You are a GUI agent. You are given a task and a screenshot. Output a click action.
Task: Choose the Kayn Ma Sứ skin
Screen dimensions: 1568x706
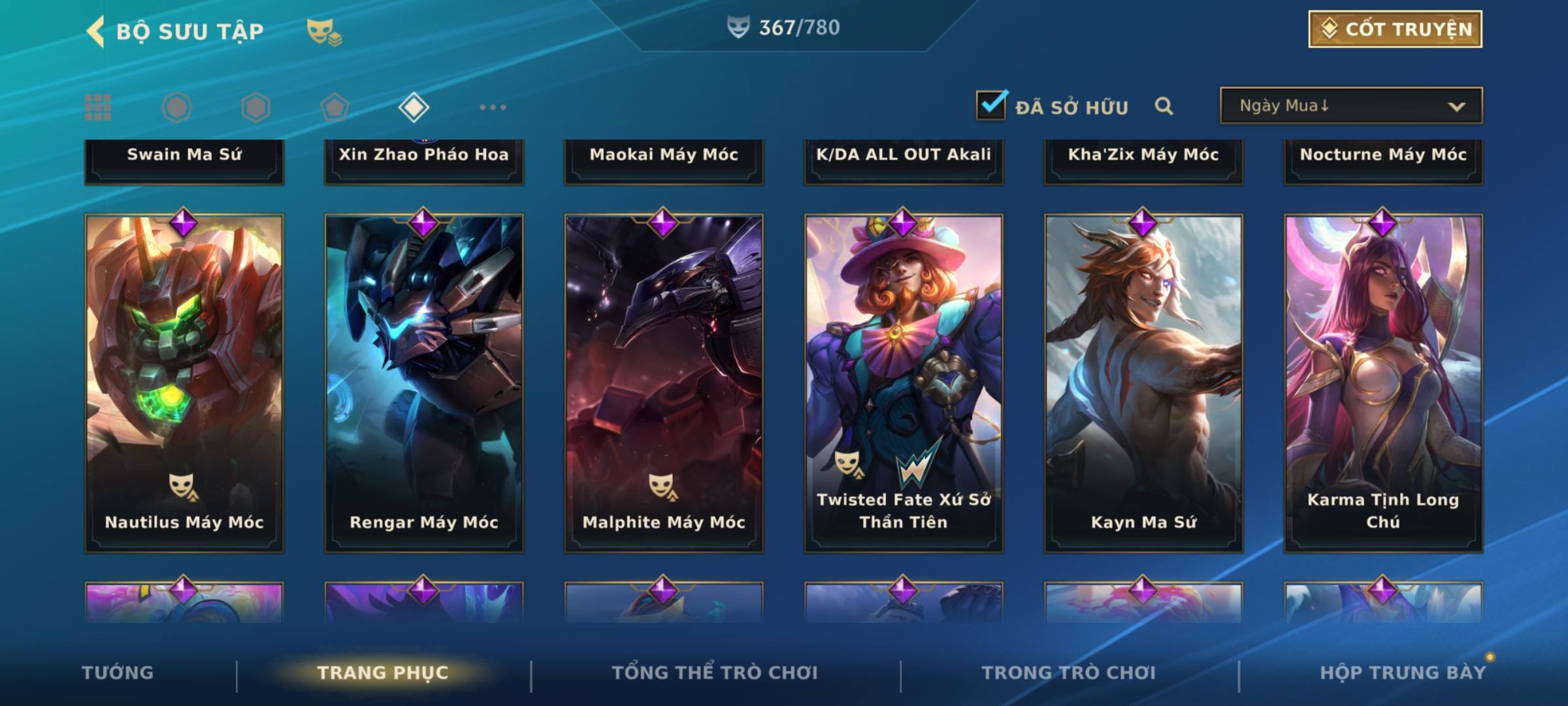point(1143,384)
